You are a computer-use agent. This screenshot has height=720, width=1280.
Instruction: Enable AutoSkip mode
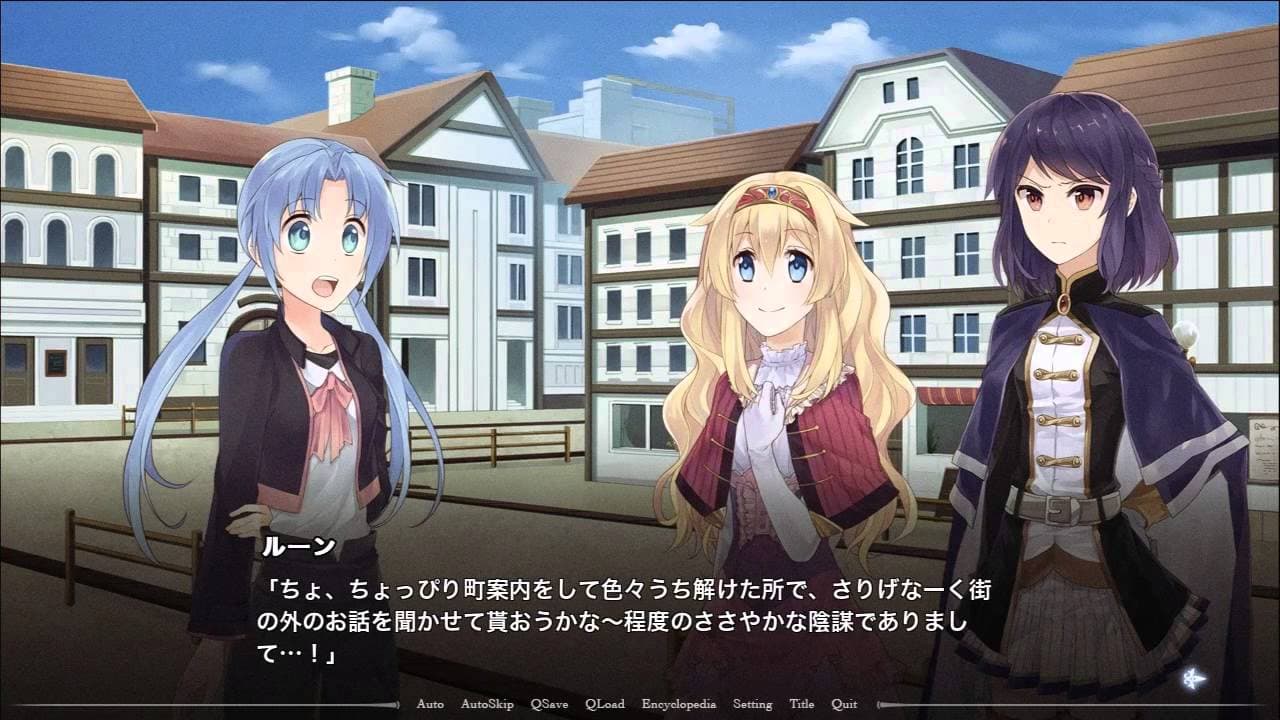pos(487,704)
